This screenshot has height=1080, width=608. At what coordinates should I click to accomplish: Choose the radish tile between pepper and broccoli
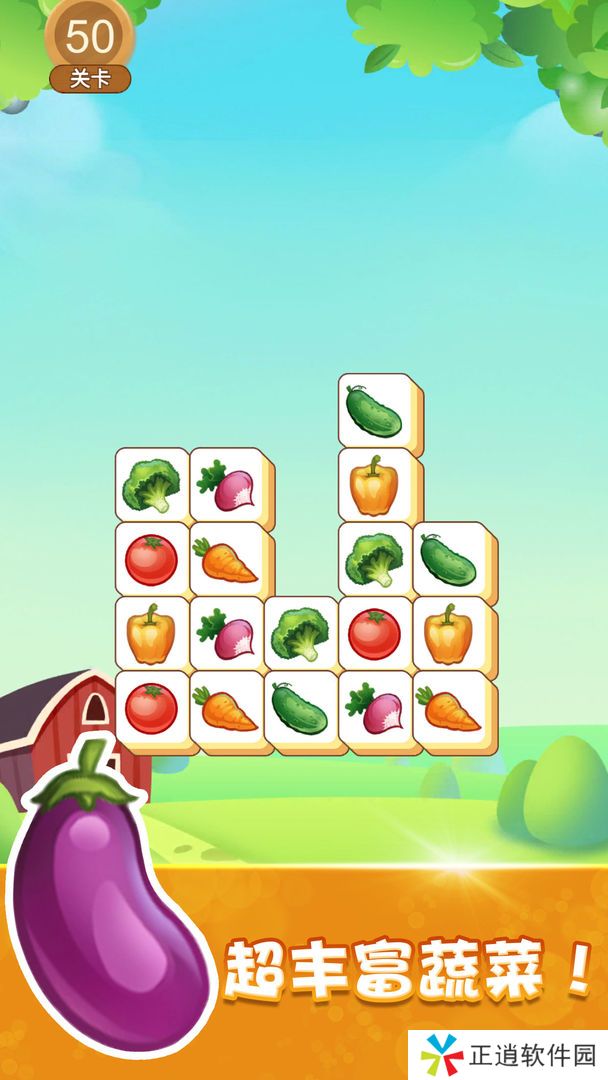tap(225, 633)
